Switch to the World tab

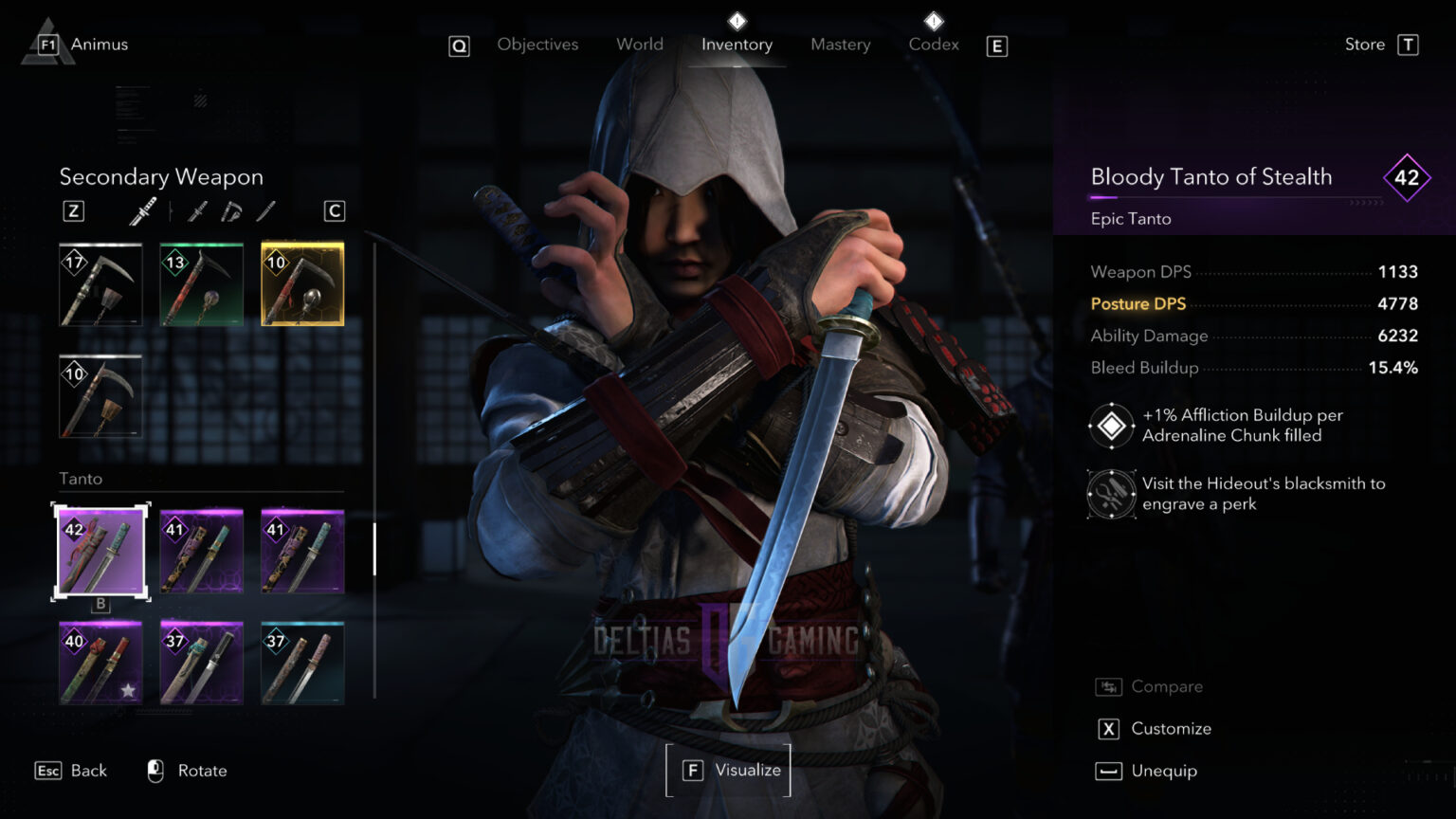pyautogui.click(x=639, y=44)
